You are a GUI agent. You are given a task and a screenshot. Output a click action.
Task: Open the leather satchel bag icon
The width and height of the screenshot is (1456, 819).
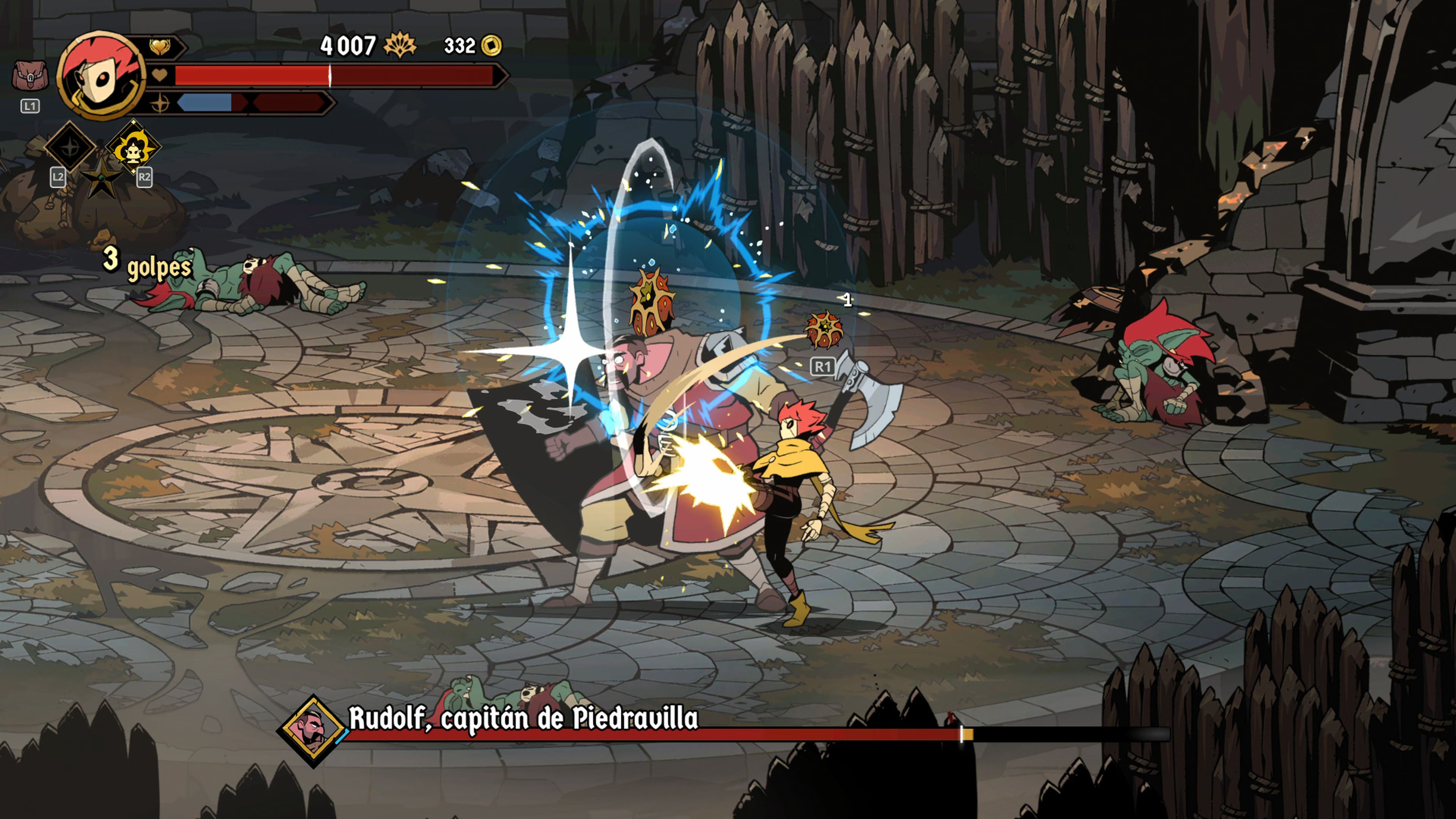(x=30, y=76)
